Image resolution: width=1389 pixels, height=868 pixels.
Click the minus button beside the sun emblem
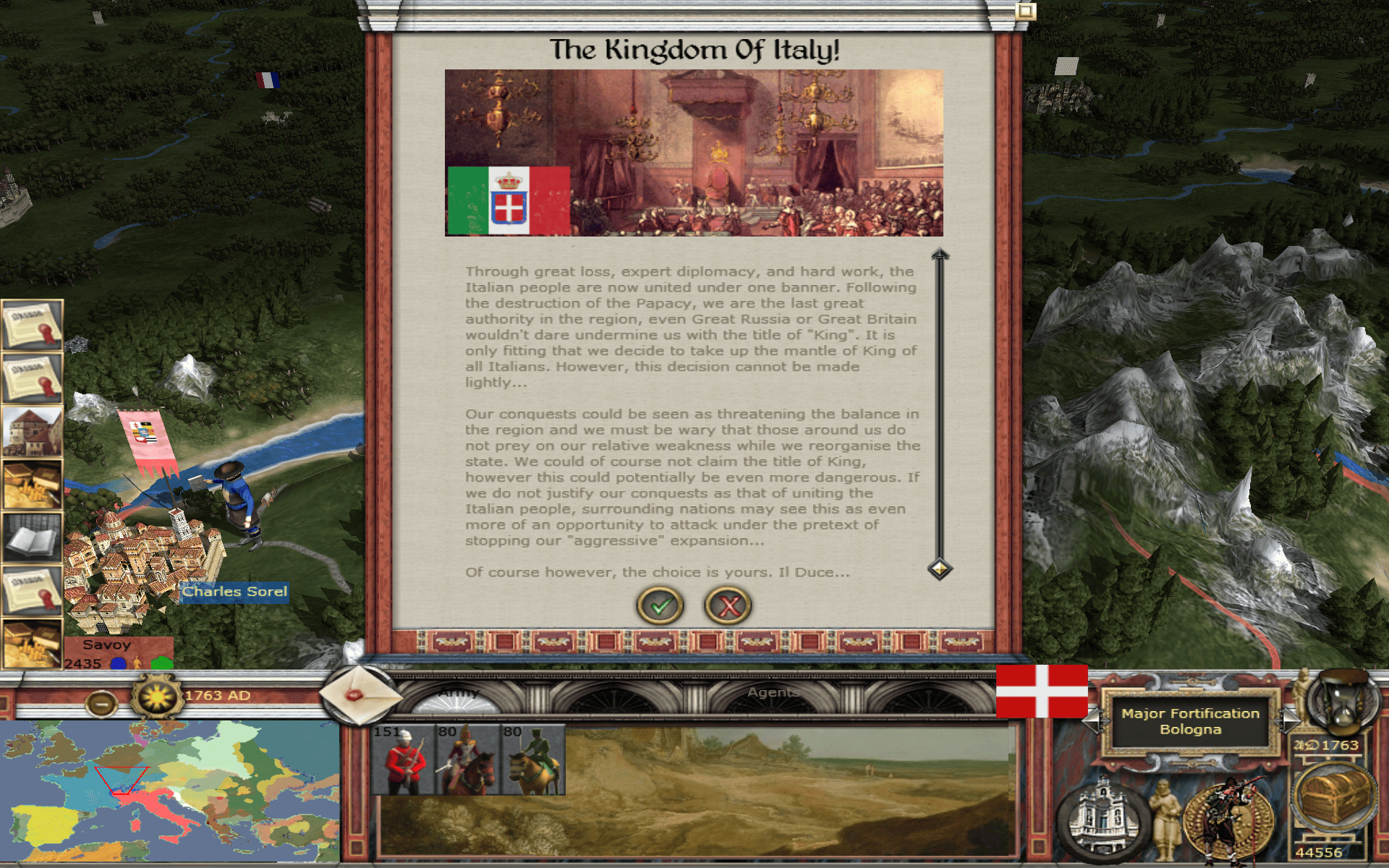point(101,702)
